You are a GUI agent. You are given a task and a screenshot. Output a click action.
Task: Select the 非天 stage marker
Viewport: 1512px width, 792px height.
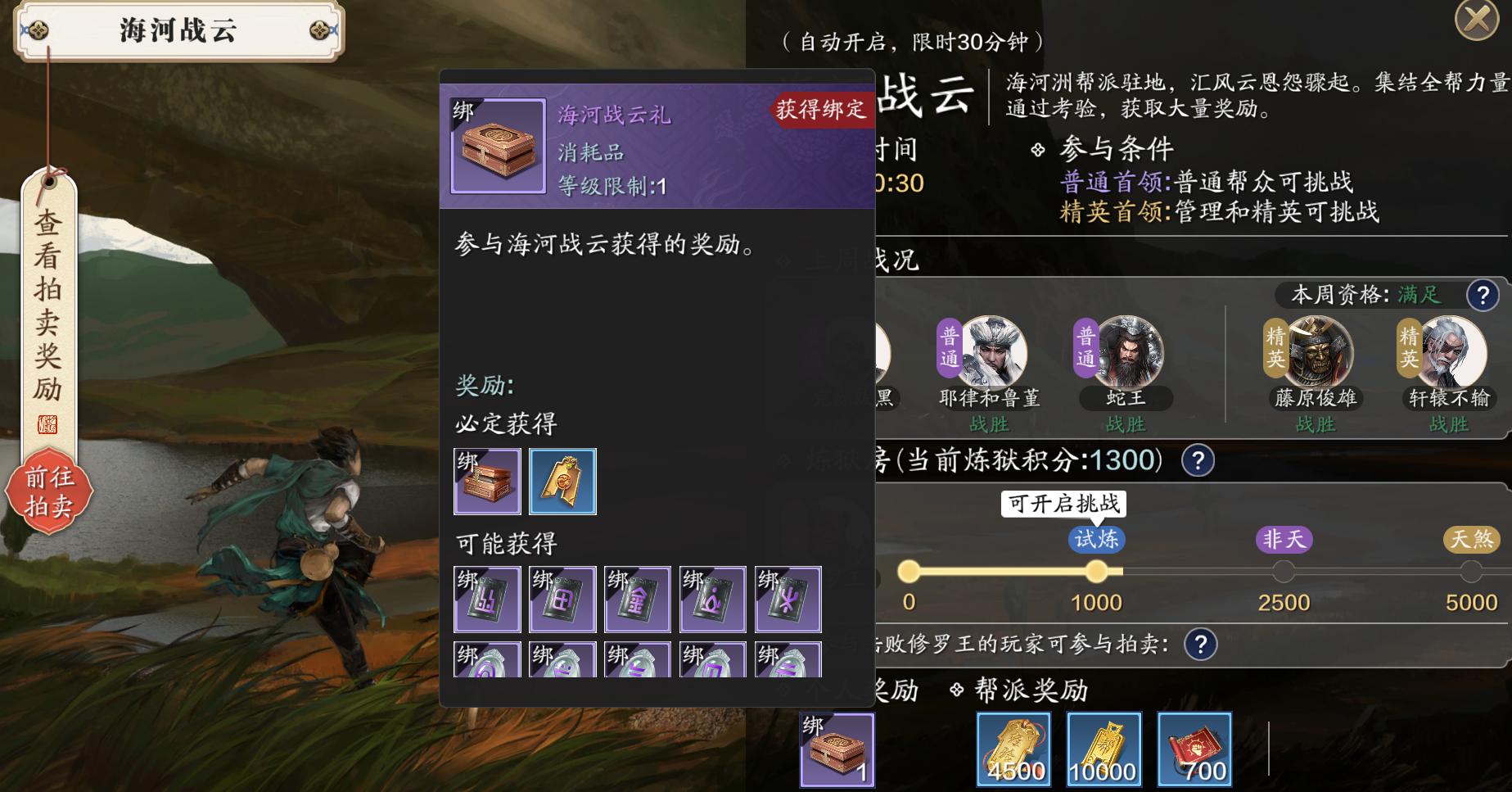tap(1284, 539)
